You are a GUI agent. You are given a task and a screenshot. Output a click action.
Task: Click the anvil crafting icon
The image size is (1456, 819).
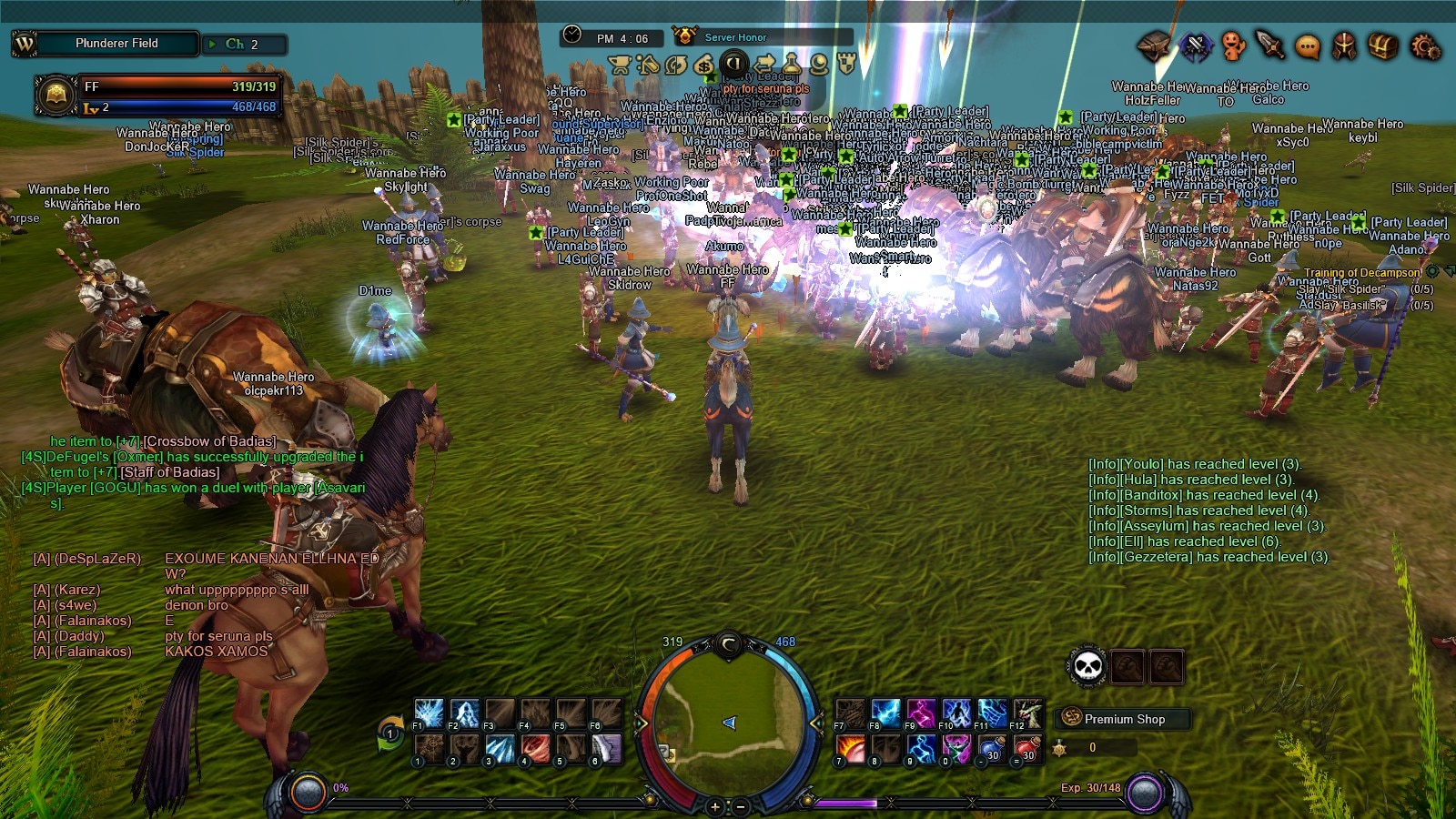pyautogui.click(x=1154, y=45)
